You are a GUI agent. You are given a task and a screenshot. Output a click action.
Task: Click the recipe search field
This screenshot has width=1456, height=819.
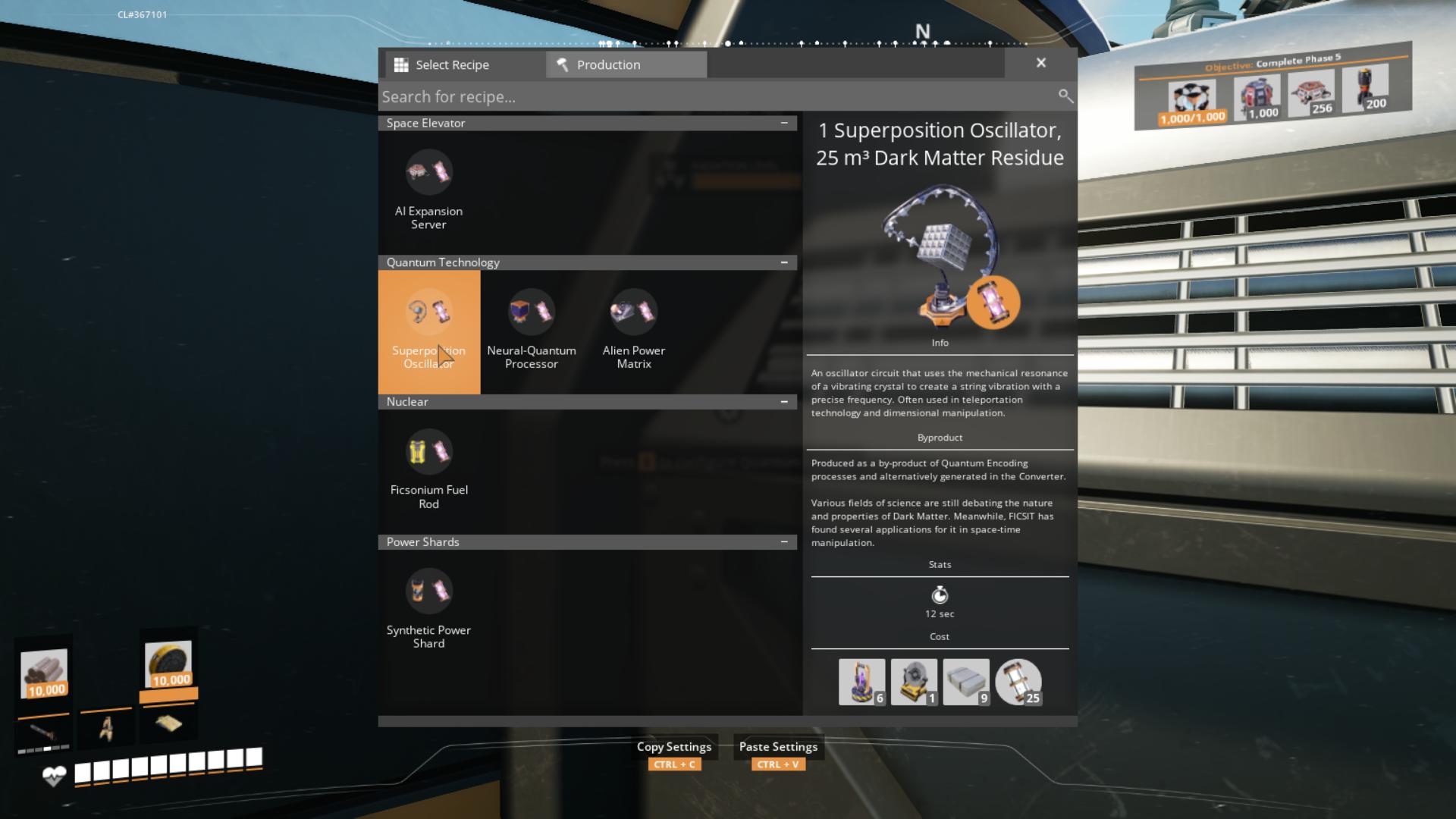682,96
